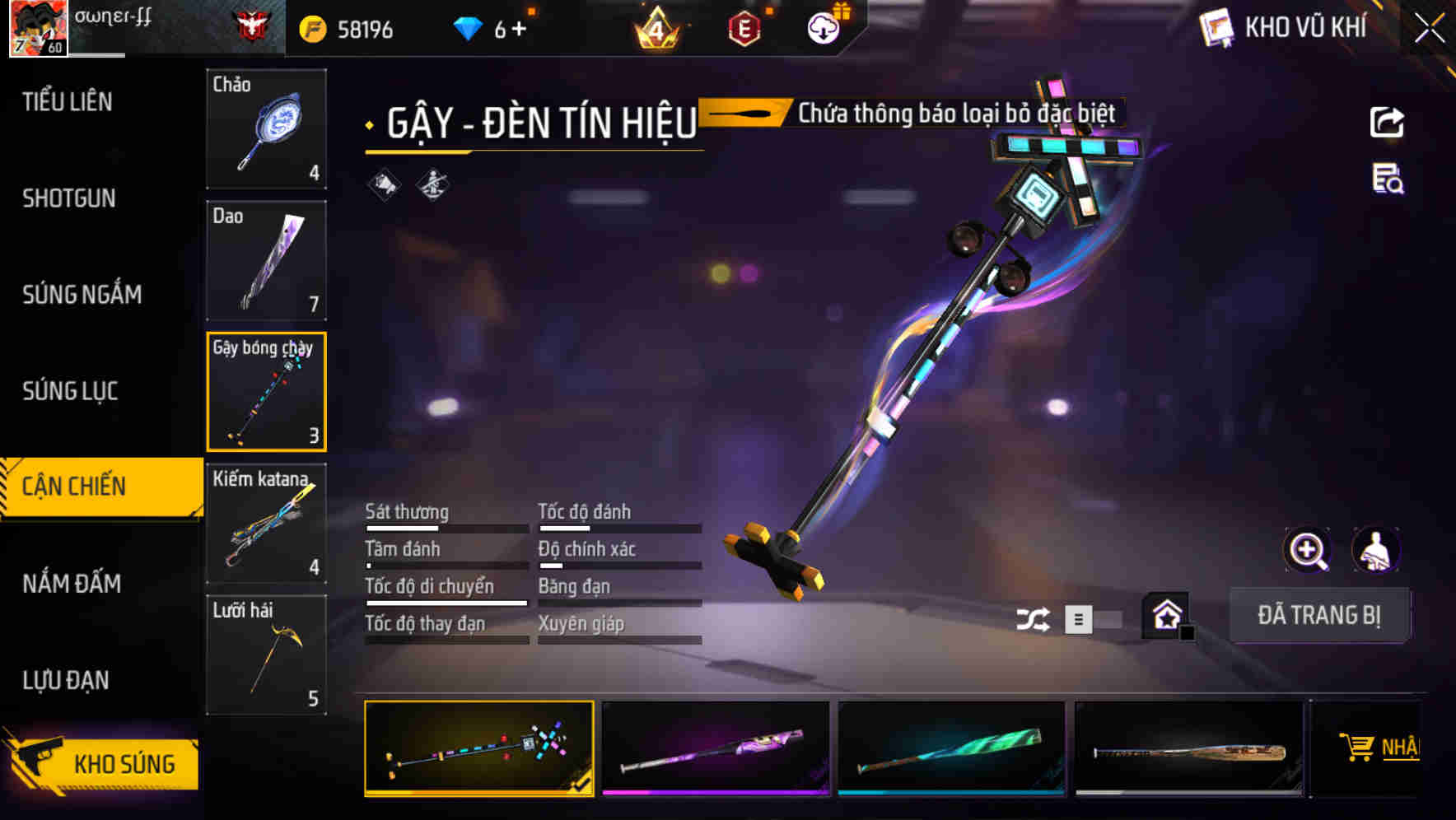Switch to the NẮM ĐẤM tab

72,584
